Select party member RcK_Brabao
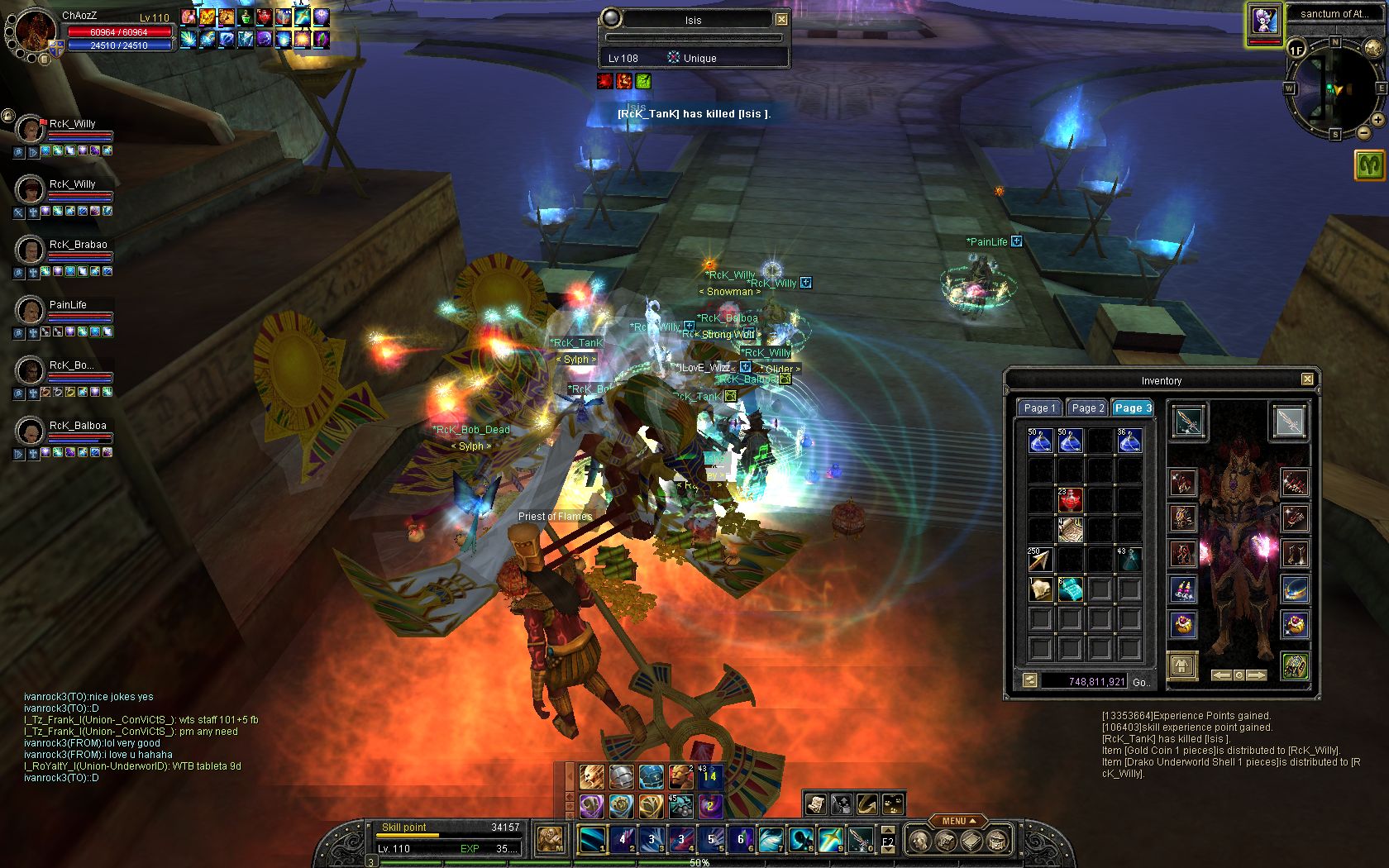 click(30, 250)
